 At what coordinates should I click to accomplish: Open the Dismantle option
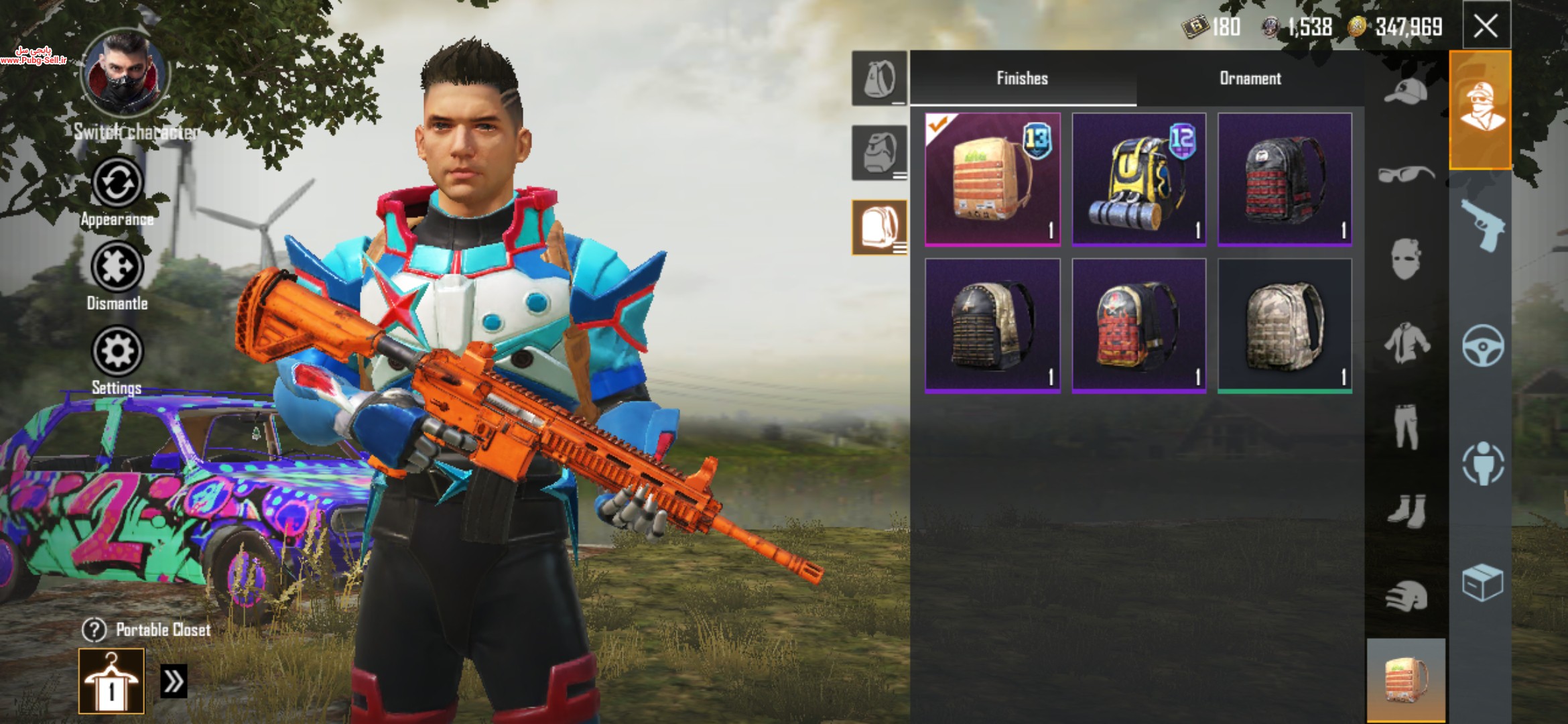click(x=117, y=267)
